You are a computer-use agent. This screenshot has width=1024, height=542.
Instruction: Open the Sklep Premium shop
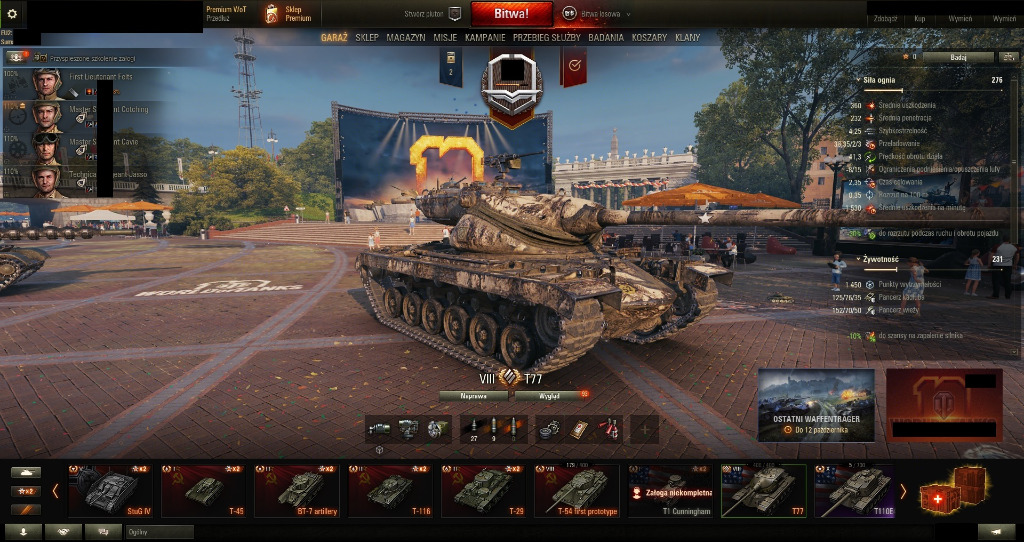tap(288, 14)
